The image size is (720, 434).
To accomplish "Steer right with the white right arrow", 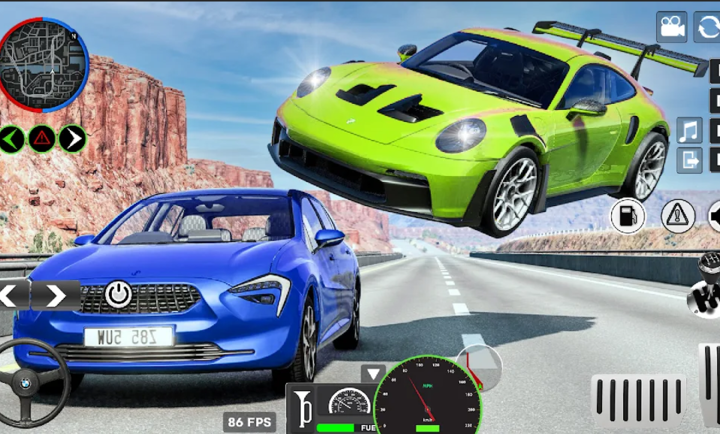I will (x=56, y=295).
